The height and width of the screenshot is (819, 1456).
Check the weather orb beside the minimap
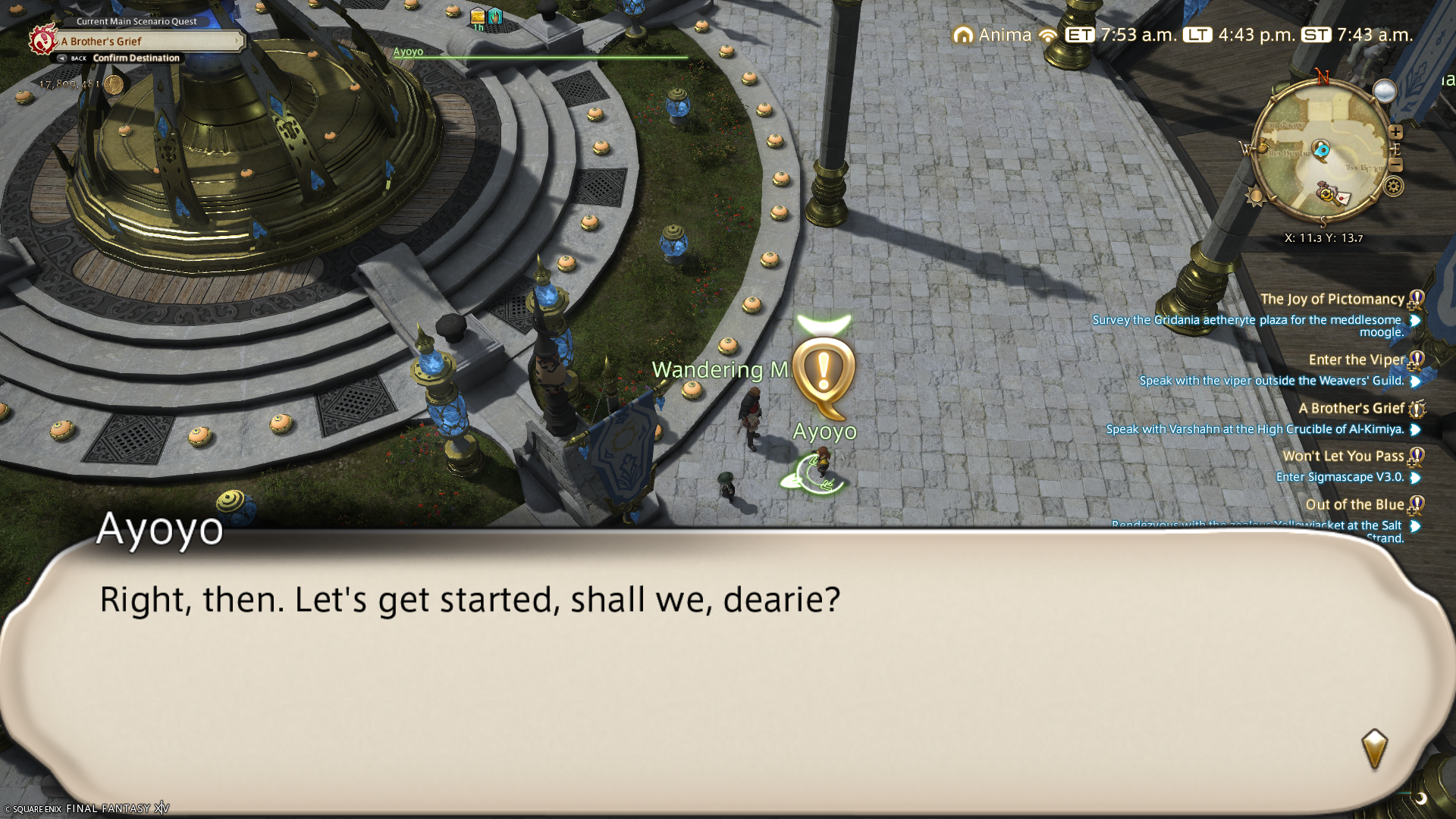point(1385,91)
